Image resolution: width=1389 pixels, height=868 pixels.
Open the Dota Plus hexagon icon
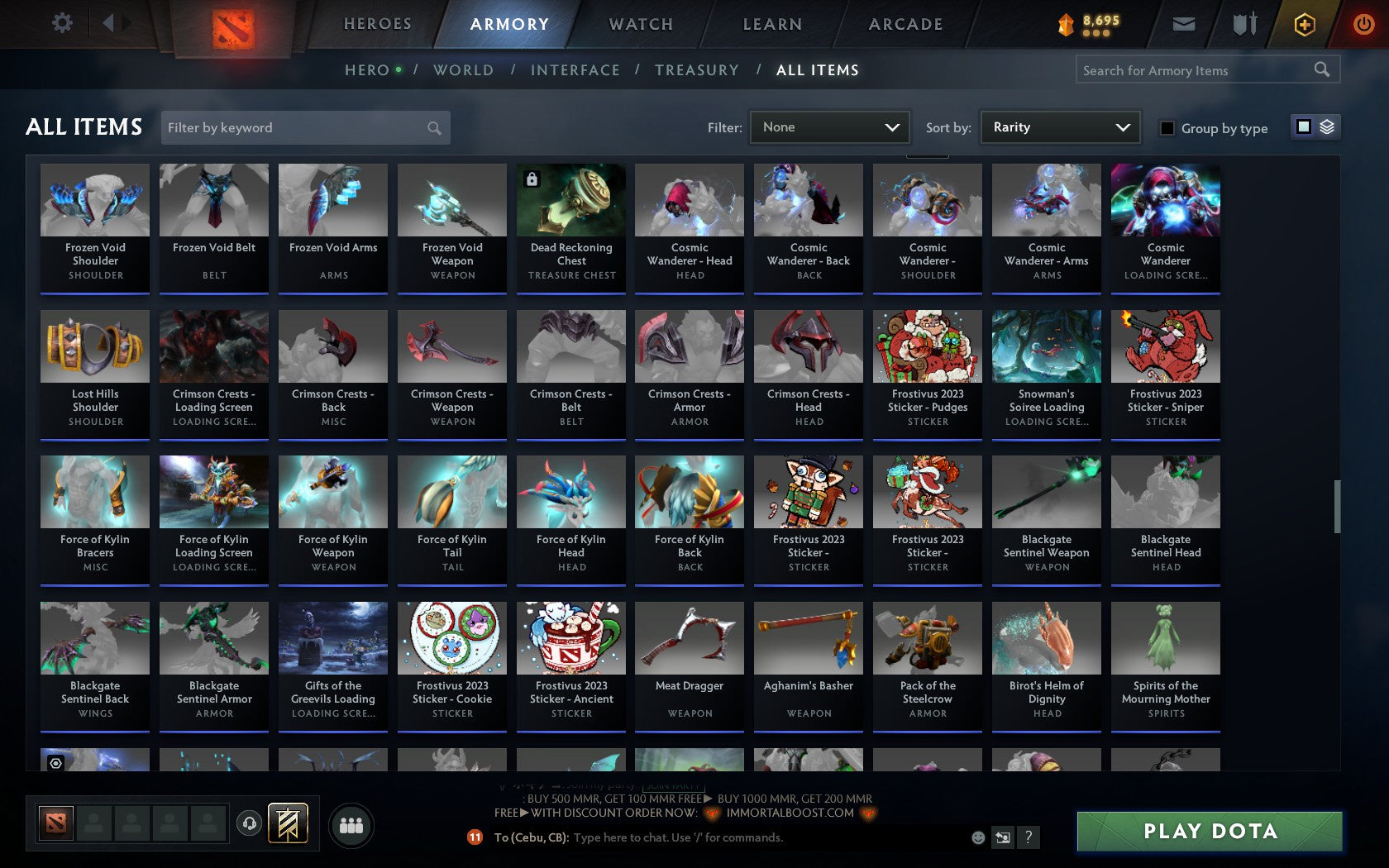1305,24
